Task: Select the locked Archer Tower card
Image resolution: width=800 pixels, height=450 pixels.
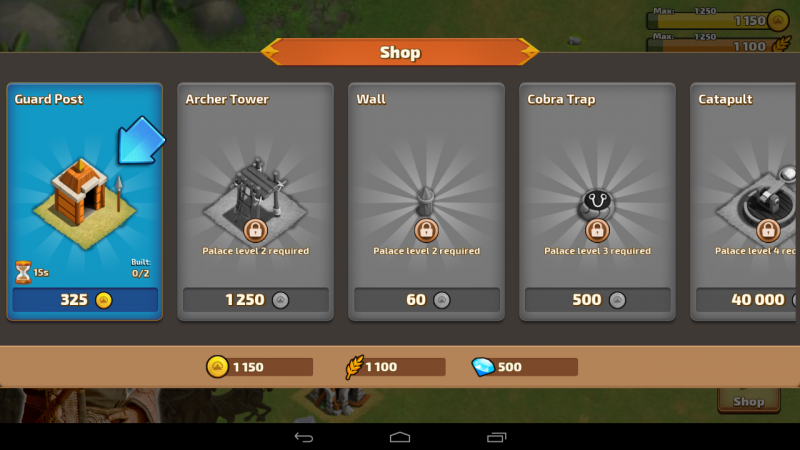Action: [x=255, y=190]
